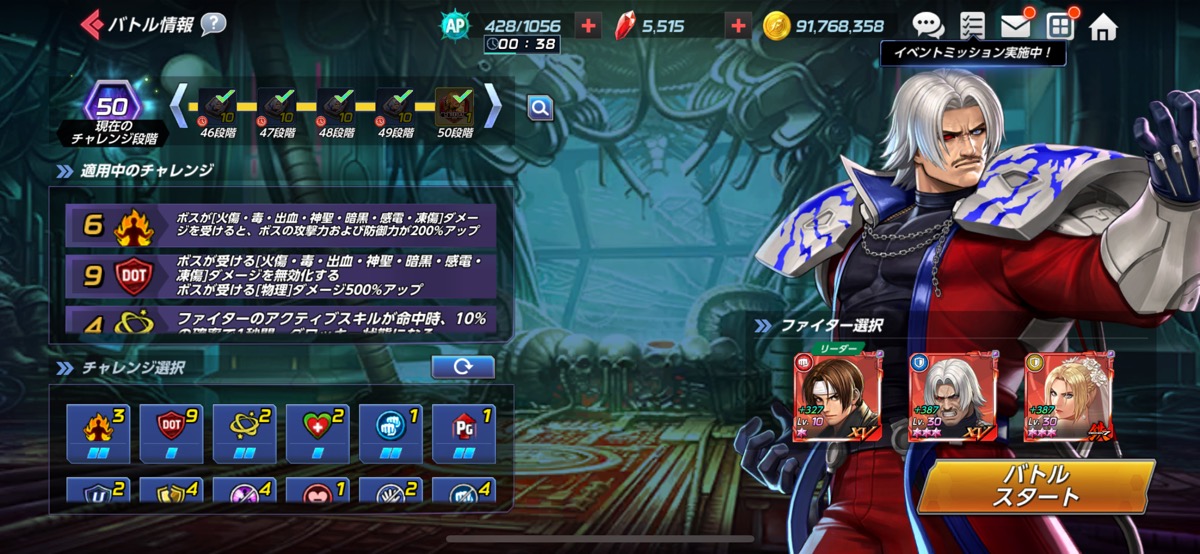
Task: Return to the home screen
Action: click(x=1103, y=26)
